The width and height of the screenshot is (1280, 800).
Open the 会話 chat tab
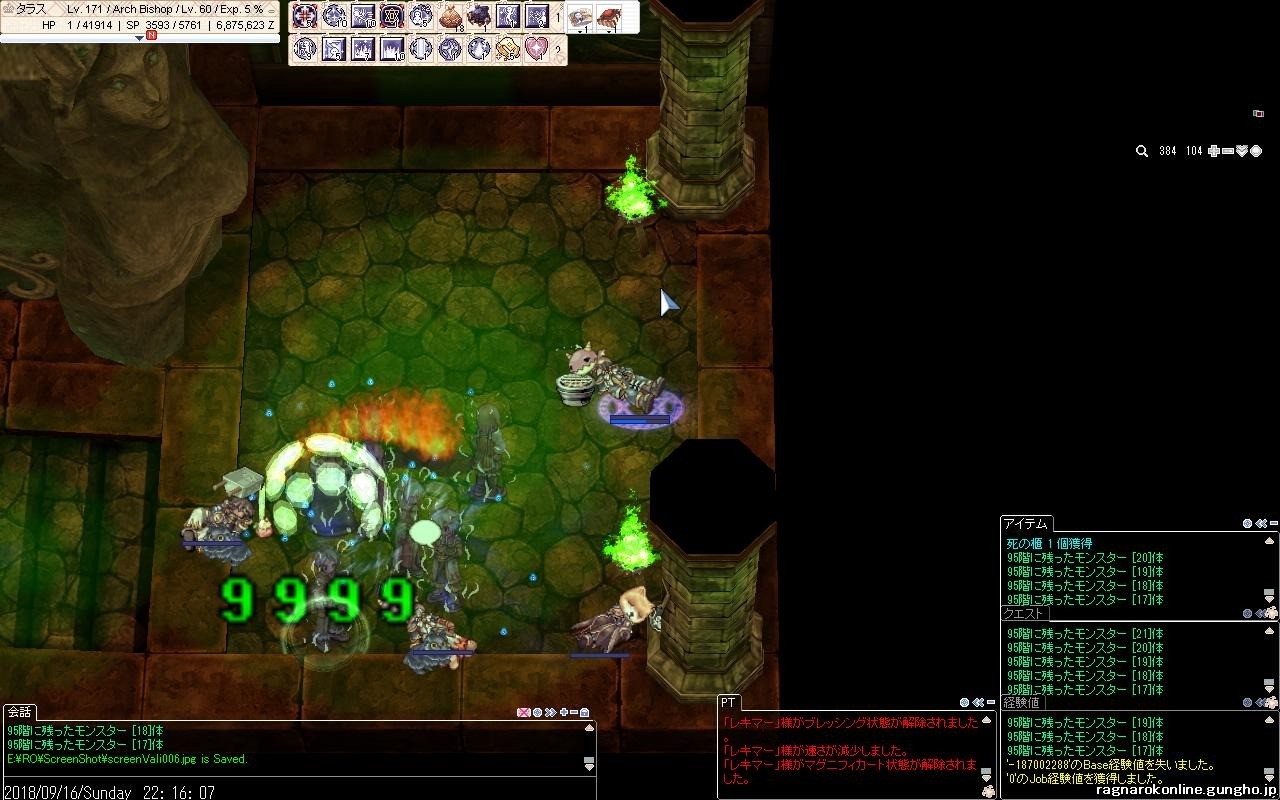click(19, 712)
